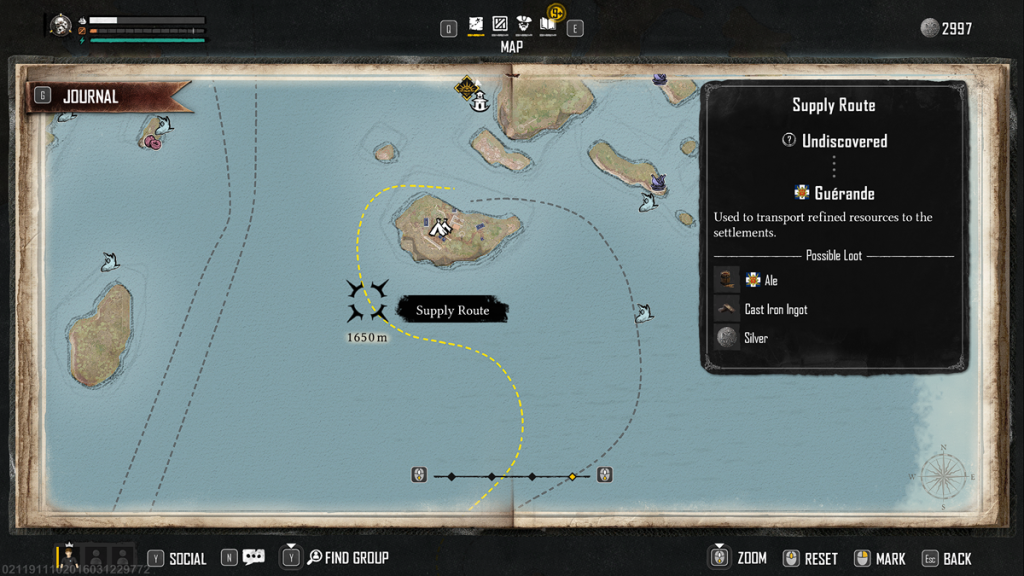Select the Cast Iron Ingot loot entry
The height and width of the screenshot is (576, 1024).
[775, 310]
